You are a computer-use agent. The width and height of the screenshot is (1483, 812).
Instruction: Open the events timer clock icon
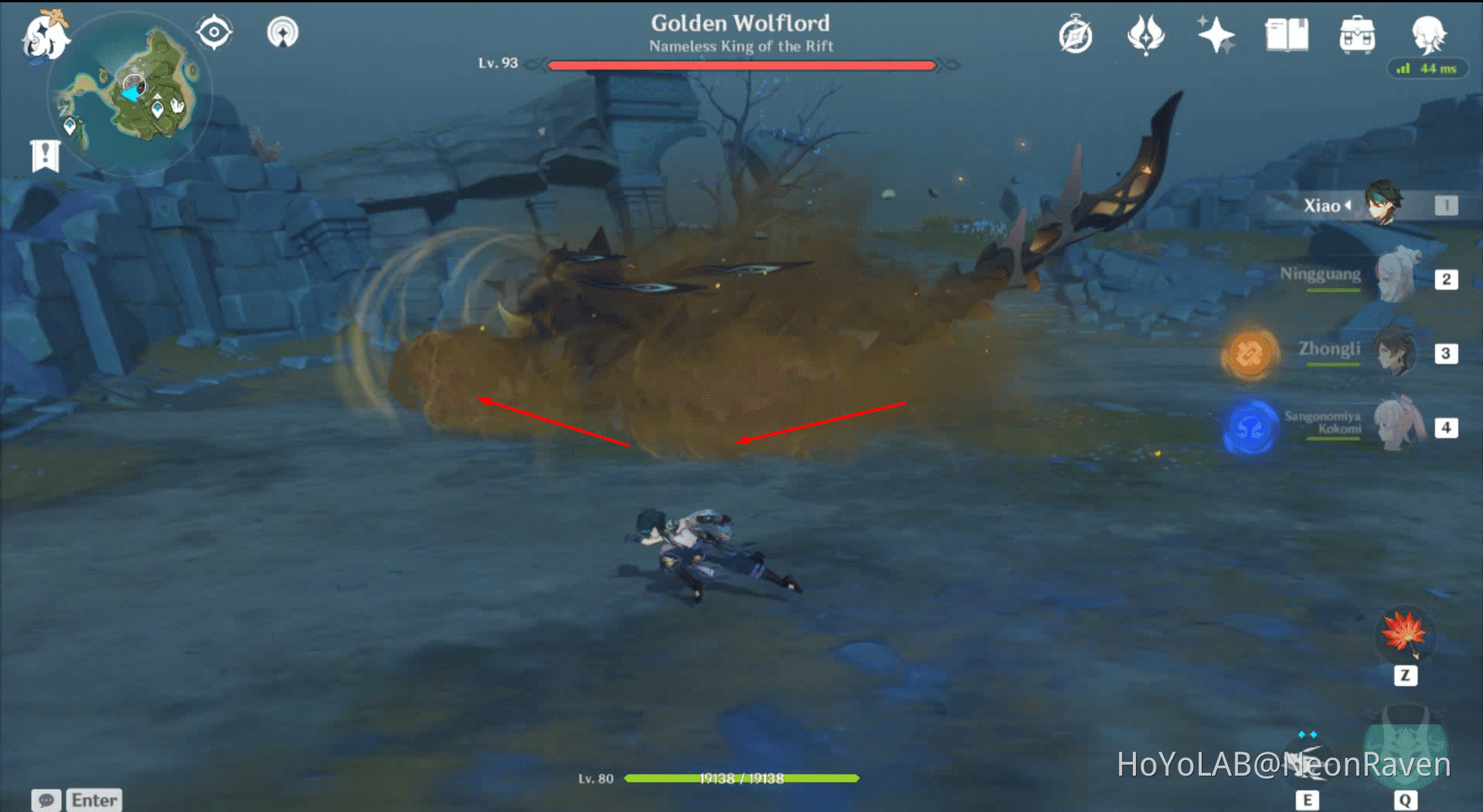pos(1077,34)
